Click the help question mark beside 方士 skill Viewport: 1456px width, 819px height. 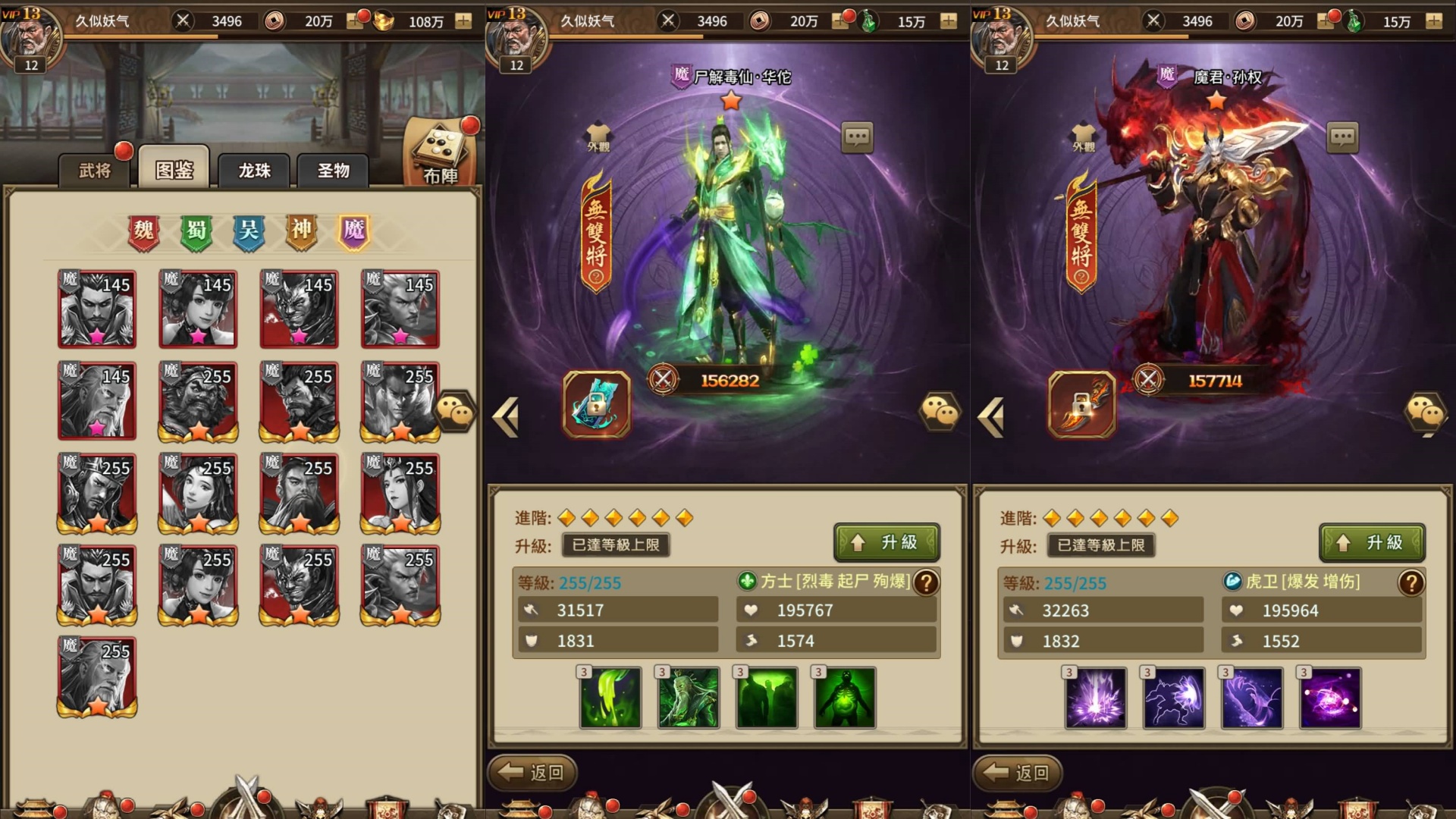[925, 584]
